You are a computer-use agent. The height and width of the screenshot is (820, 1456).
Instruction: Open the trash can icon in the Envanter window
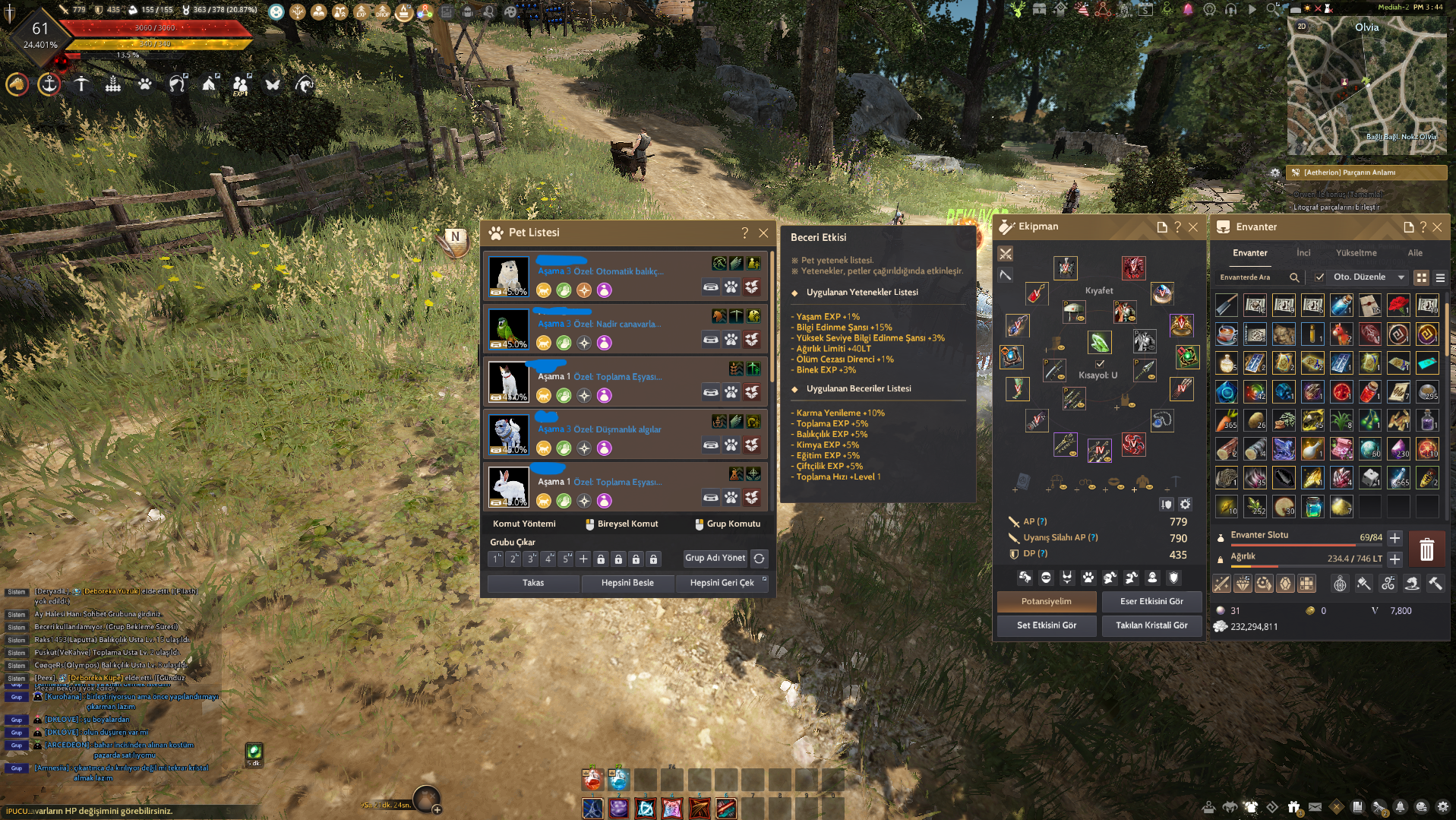[1427, 549]
